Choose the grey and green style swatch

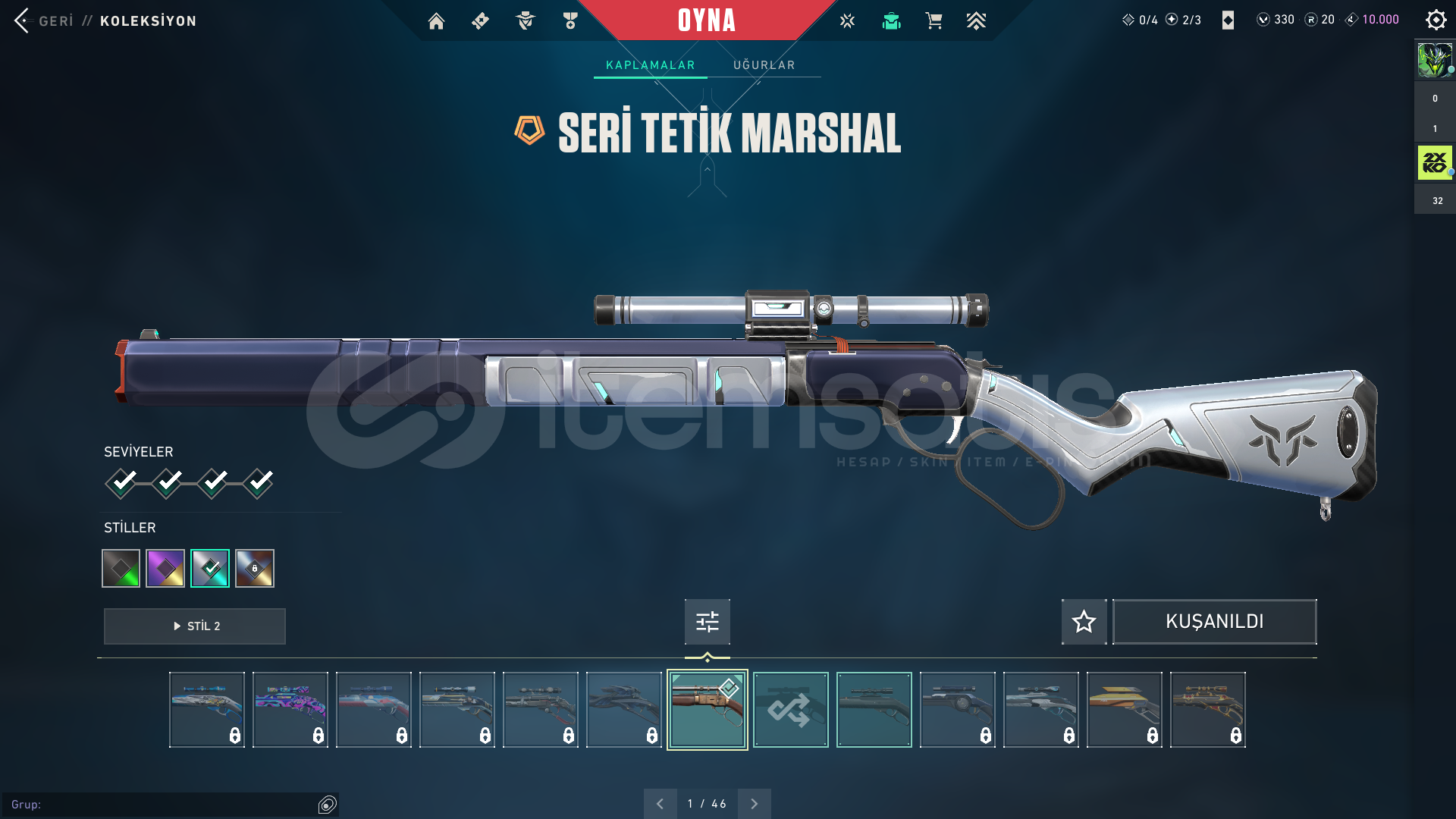121,568
